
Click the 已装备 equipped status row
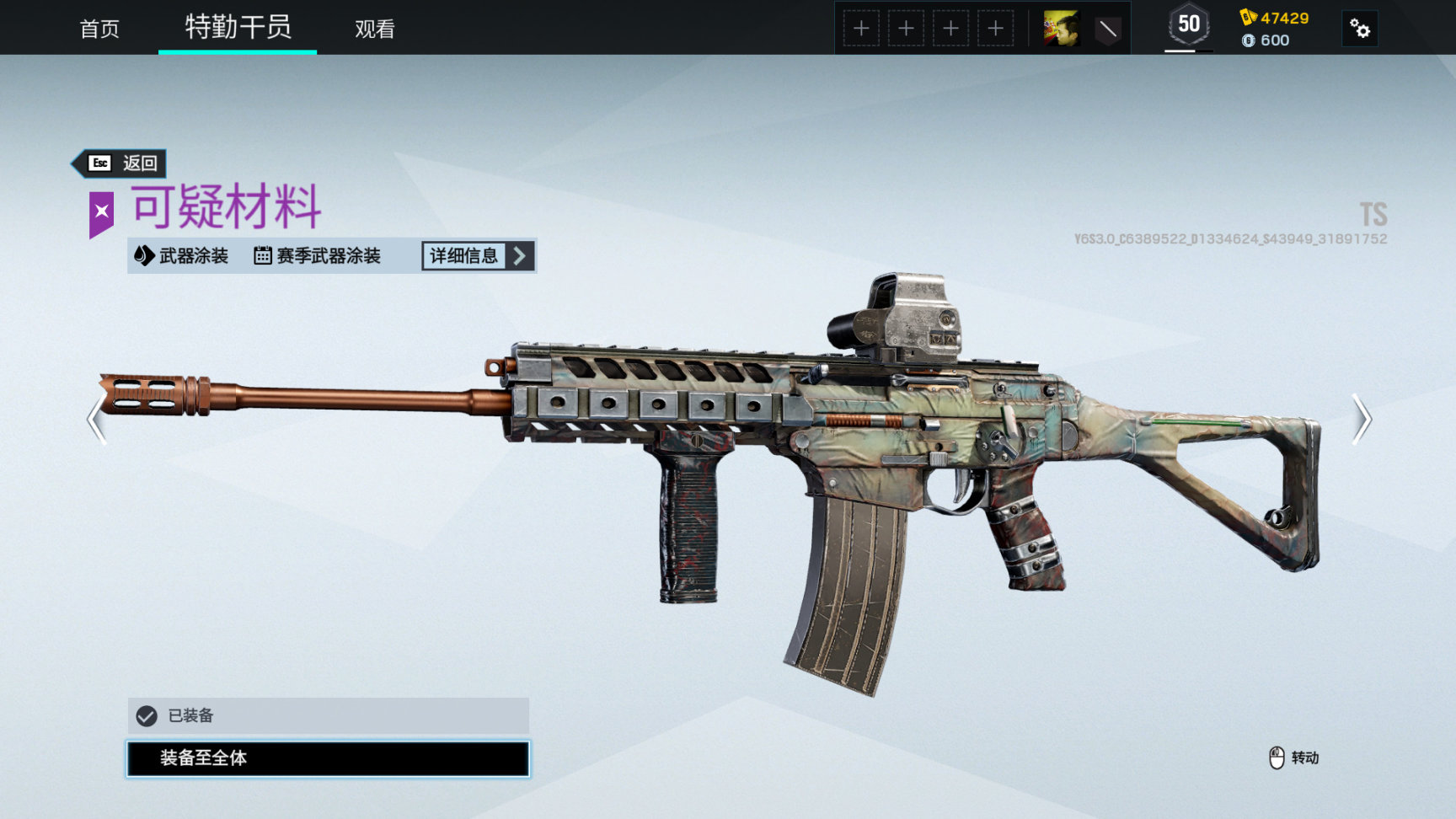(x=328, y=715)
